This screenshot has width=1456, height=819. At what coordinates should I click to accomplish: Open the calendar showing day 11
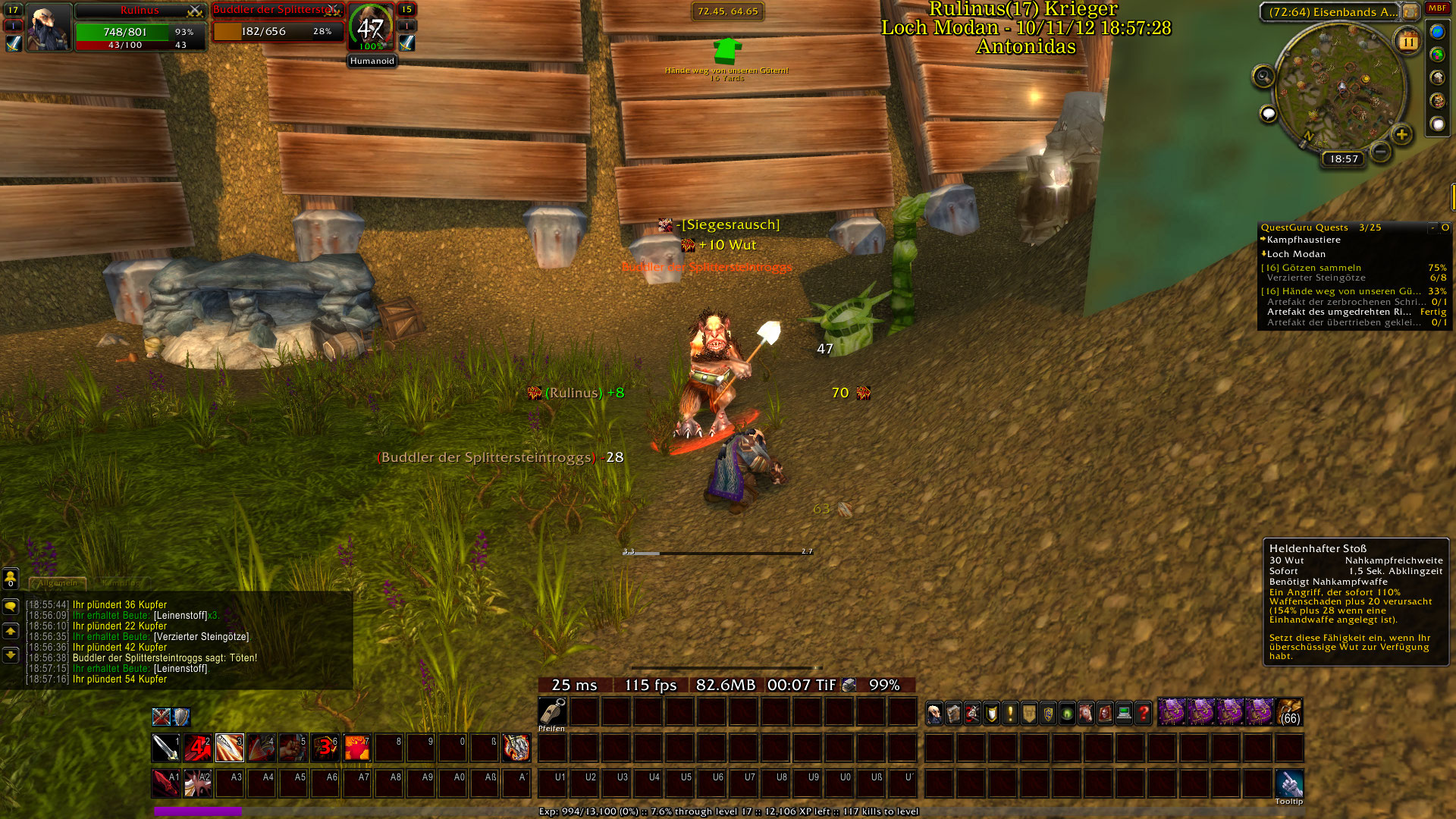click(1408, 42)
